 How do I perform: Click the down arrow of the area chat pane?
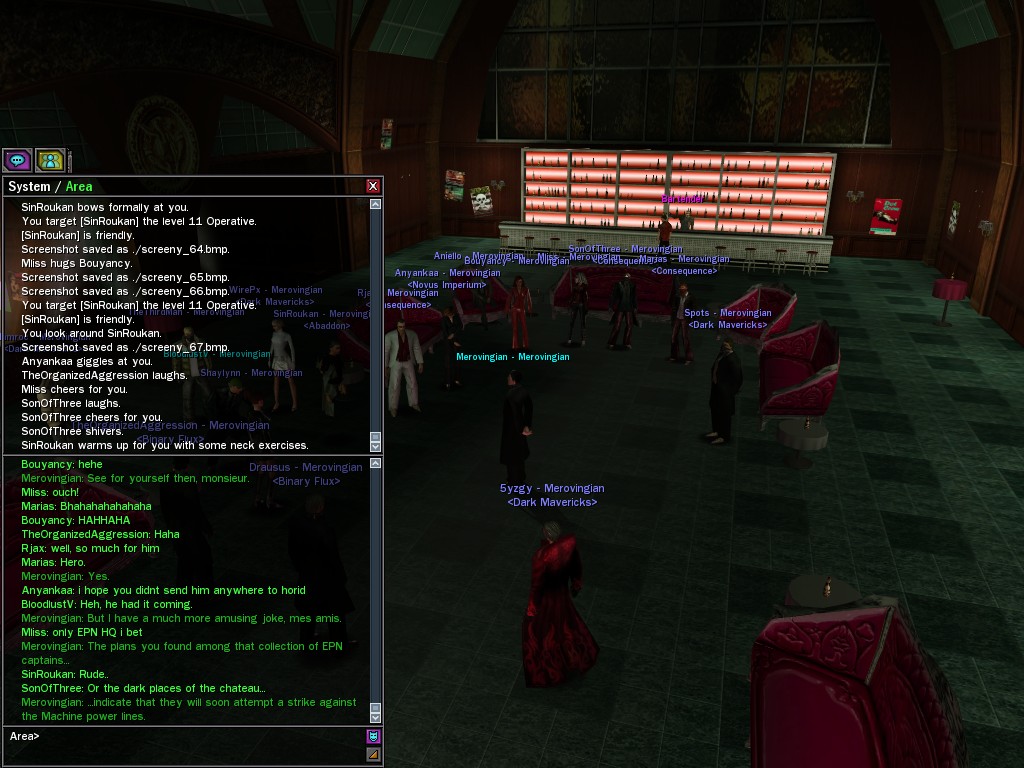coord(376,717)
